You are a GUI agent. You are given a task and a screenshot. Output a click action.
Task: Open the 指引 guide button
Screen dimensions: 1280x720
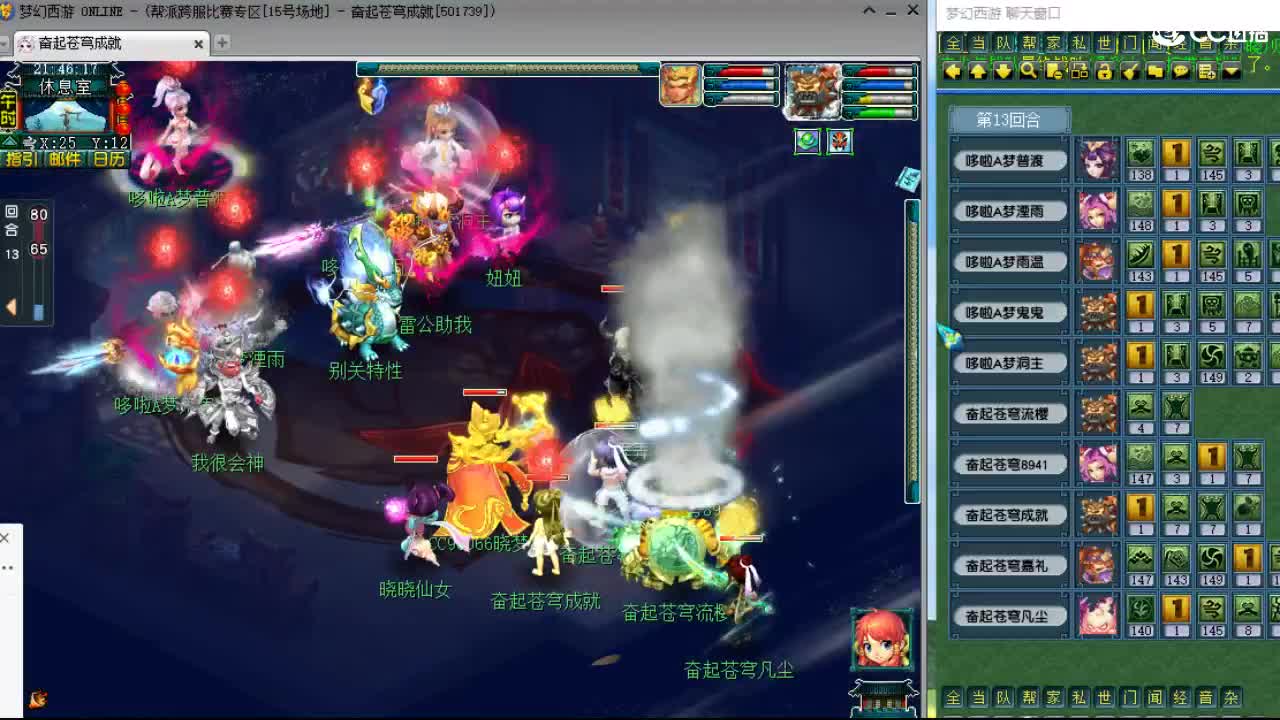[x=19, y=158]
